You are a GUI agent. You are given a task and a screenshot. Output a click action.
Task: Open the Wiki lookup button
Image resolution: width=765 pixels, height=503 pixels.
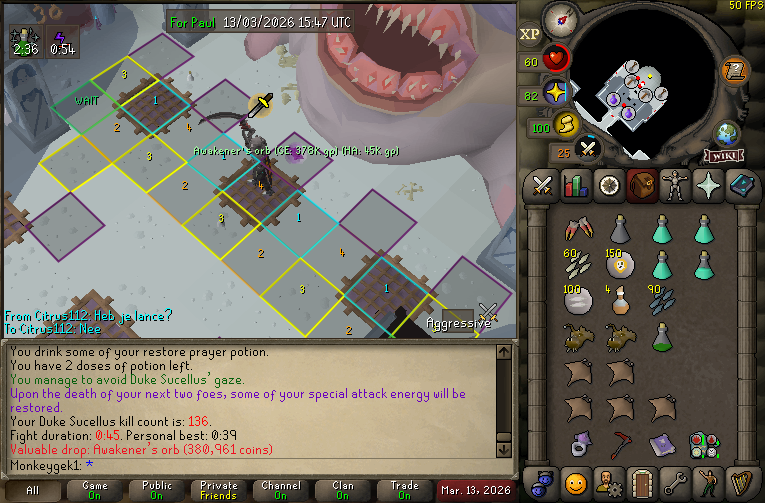pyautogui.click(x=723, y=156)
